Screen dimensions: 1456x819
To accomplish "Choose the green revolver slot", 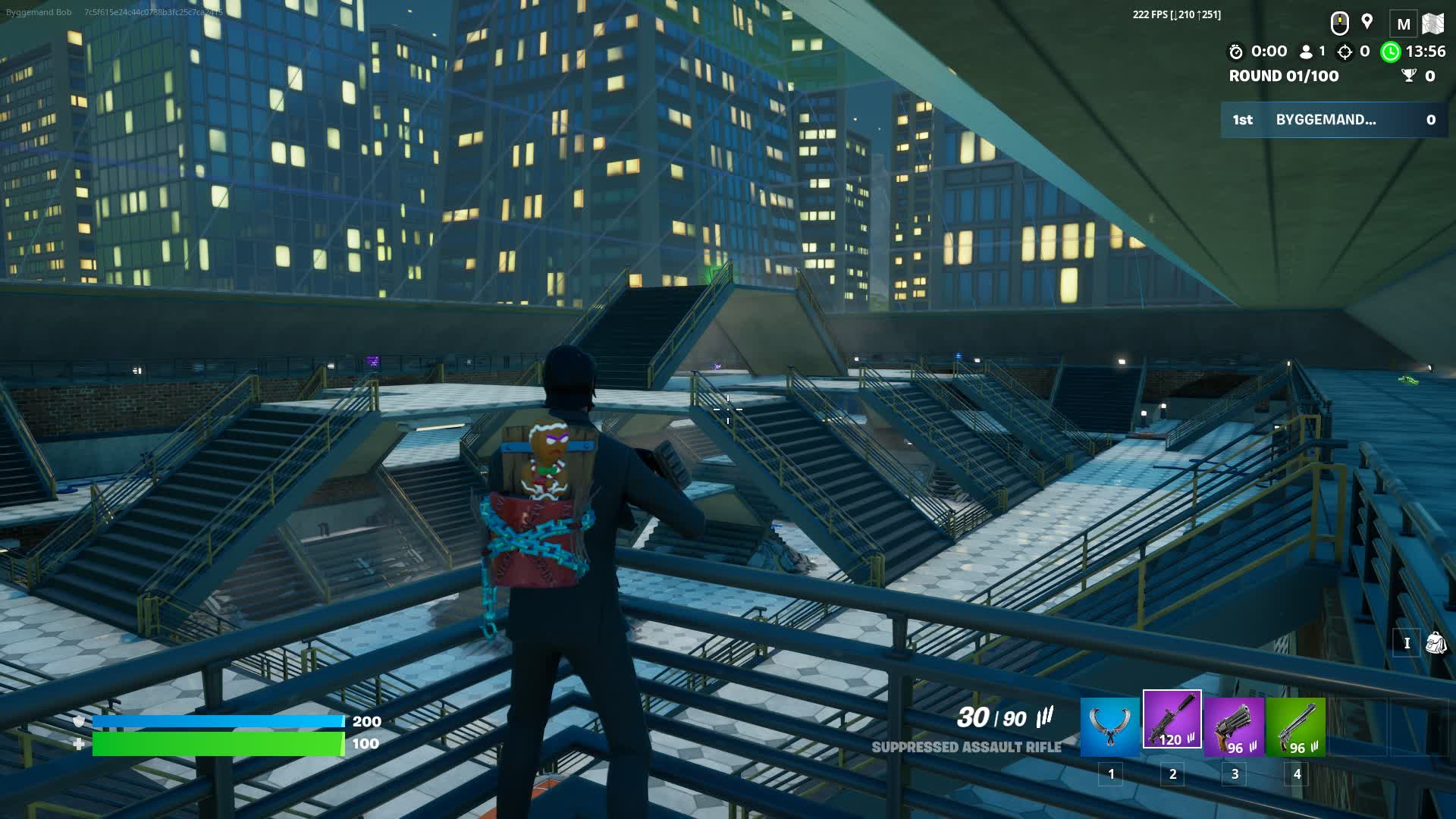I will [1296, 726].
